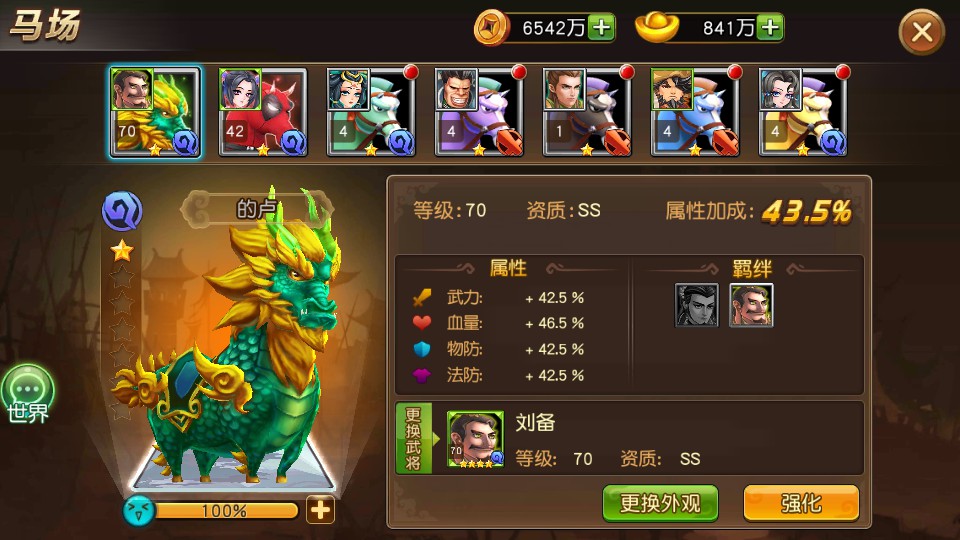The height and width of the screenshot is (540, 960).
Task: Close the 马场 horse stable screen
Action: (921, 32)
